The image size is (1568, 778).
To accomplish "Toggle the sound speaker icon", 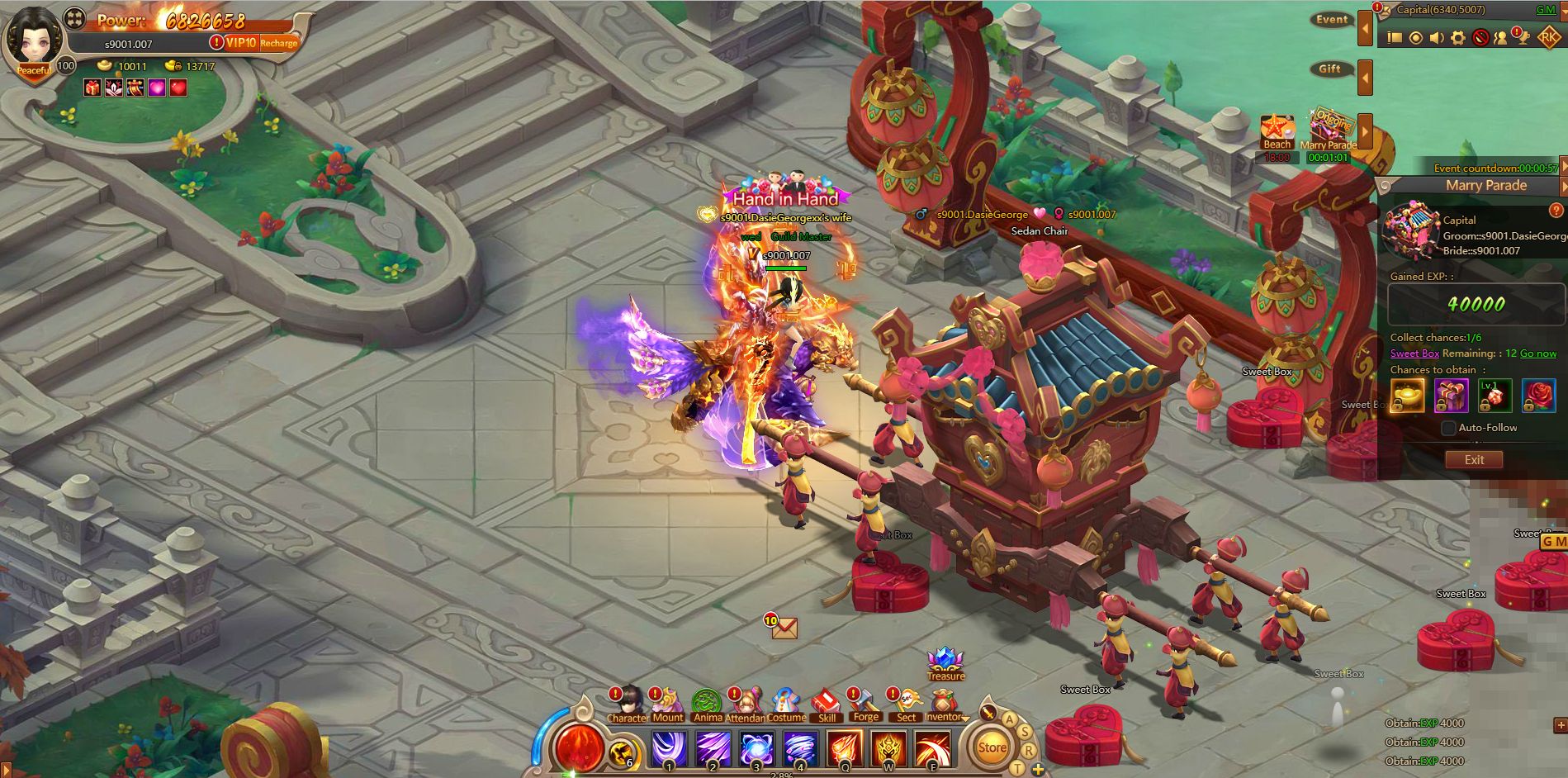I will click(x=1437, y=38).
